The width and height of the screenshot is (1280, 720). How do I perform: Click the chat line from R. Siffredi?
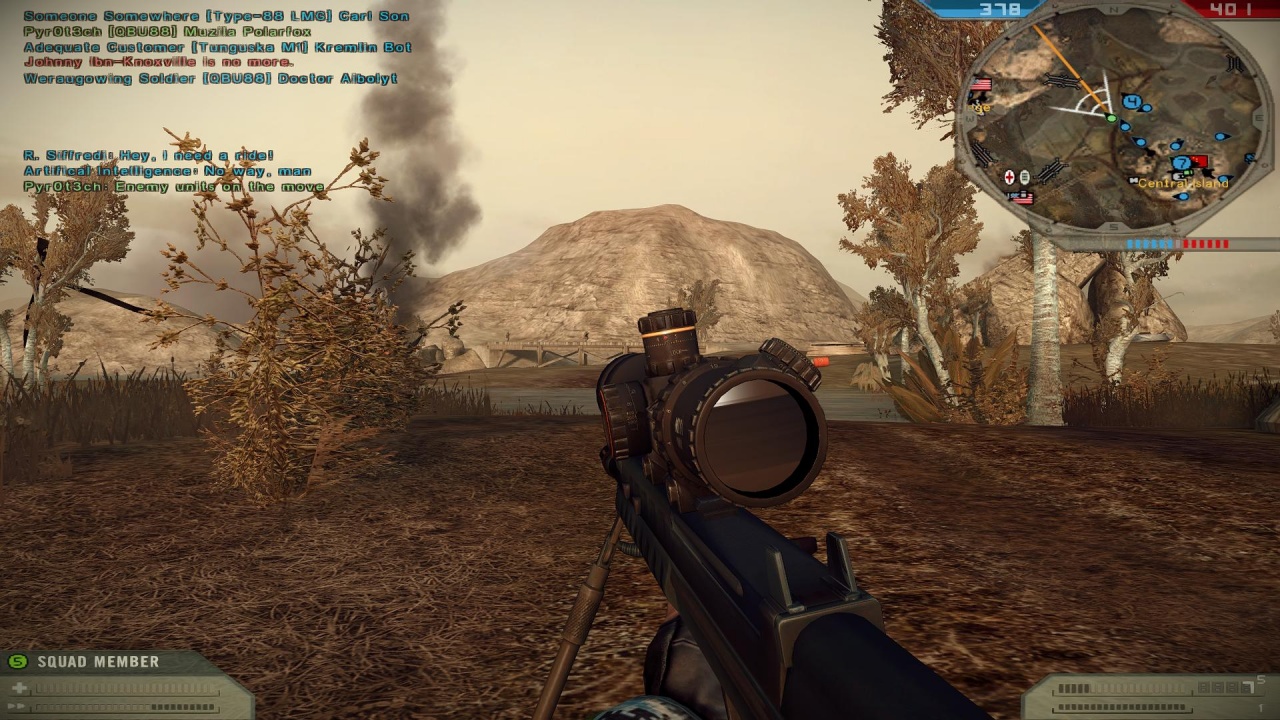[x=148, y=156]
